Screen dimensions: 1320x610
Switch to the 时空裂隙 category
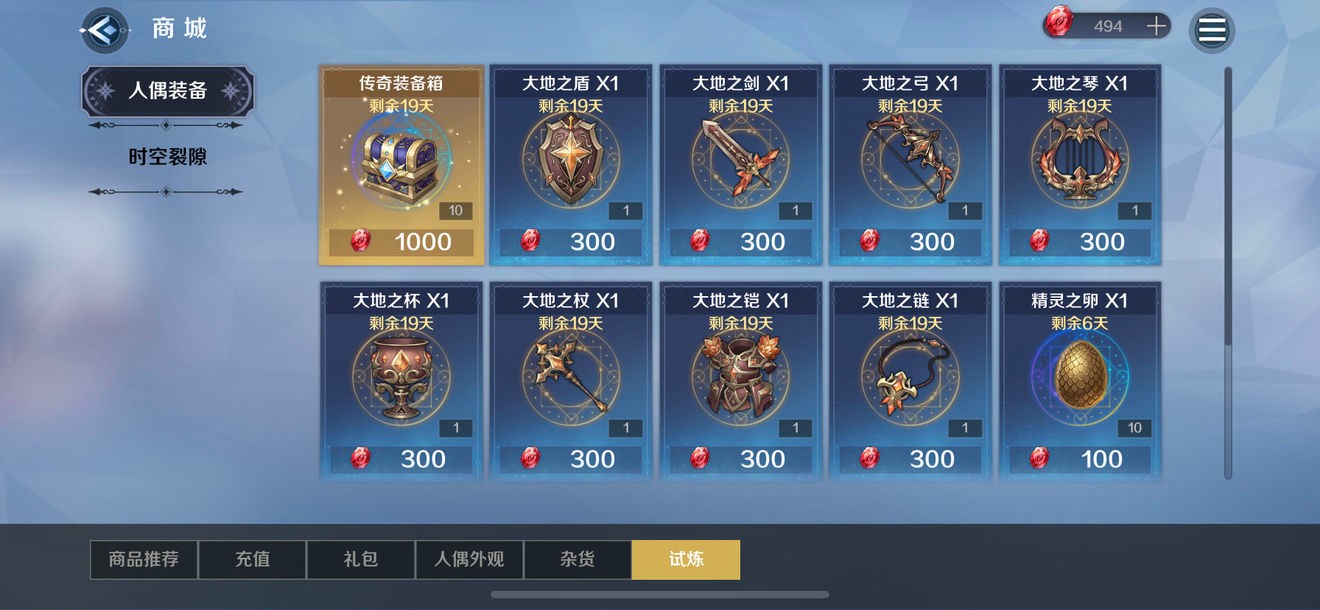coord(167,157)
